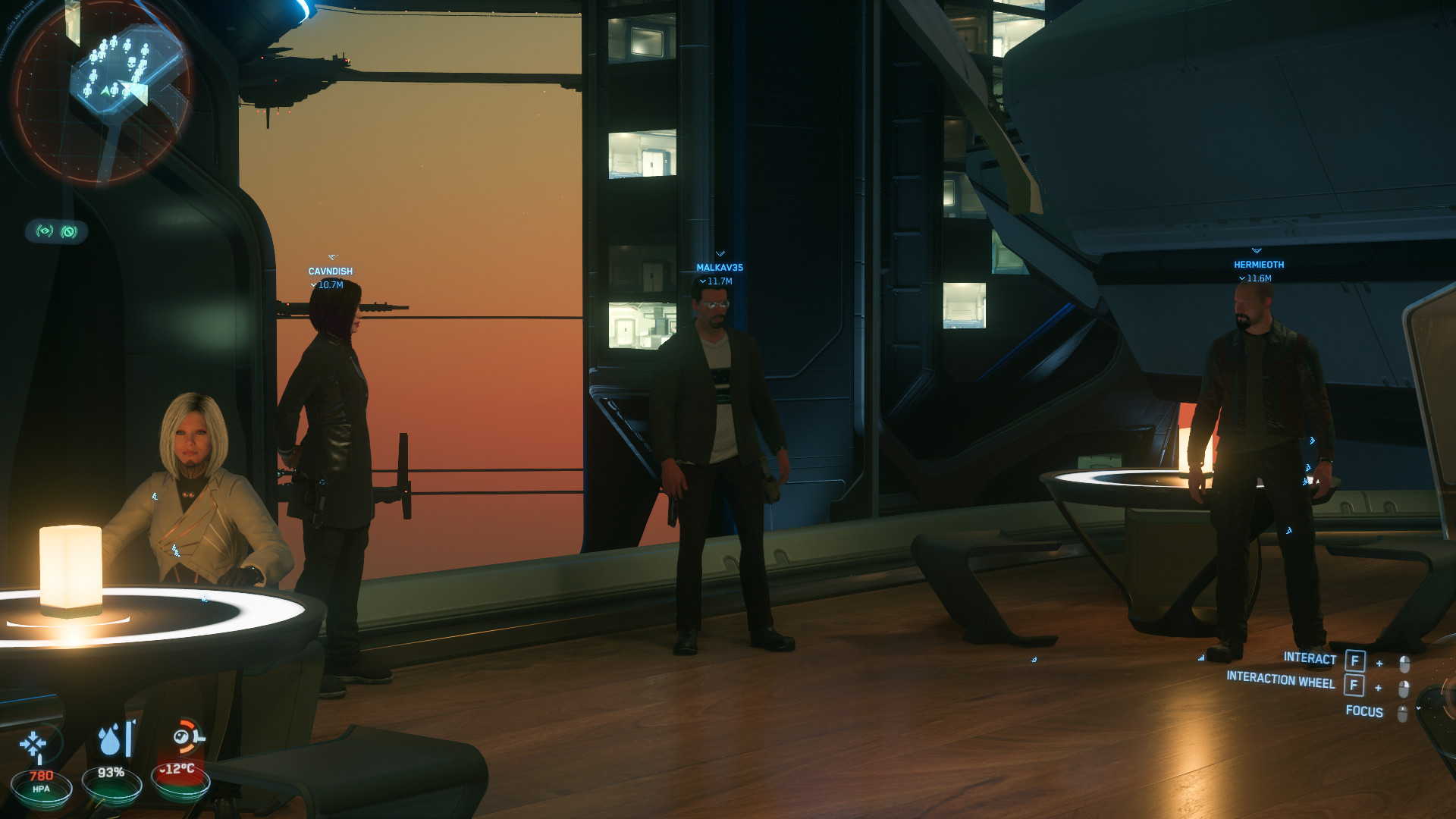Select the MALKAV35 player name marker
The image size is (1456, 819).
tap(719, 268)
